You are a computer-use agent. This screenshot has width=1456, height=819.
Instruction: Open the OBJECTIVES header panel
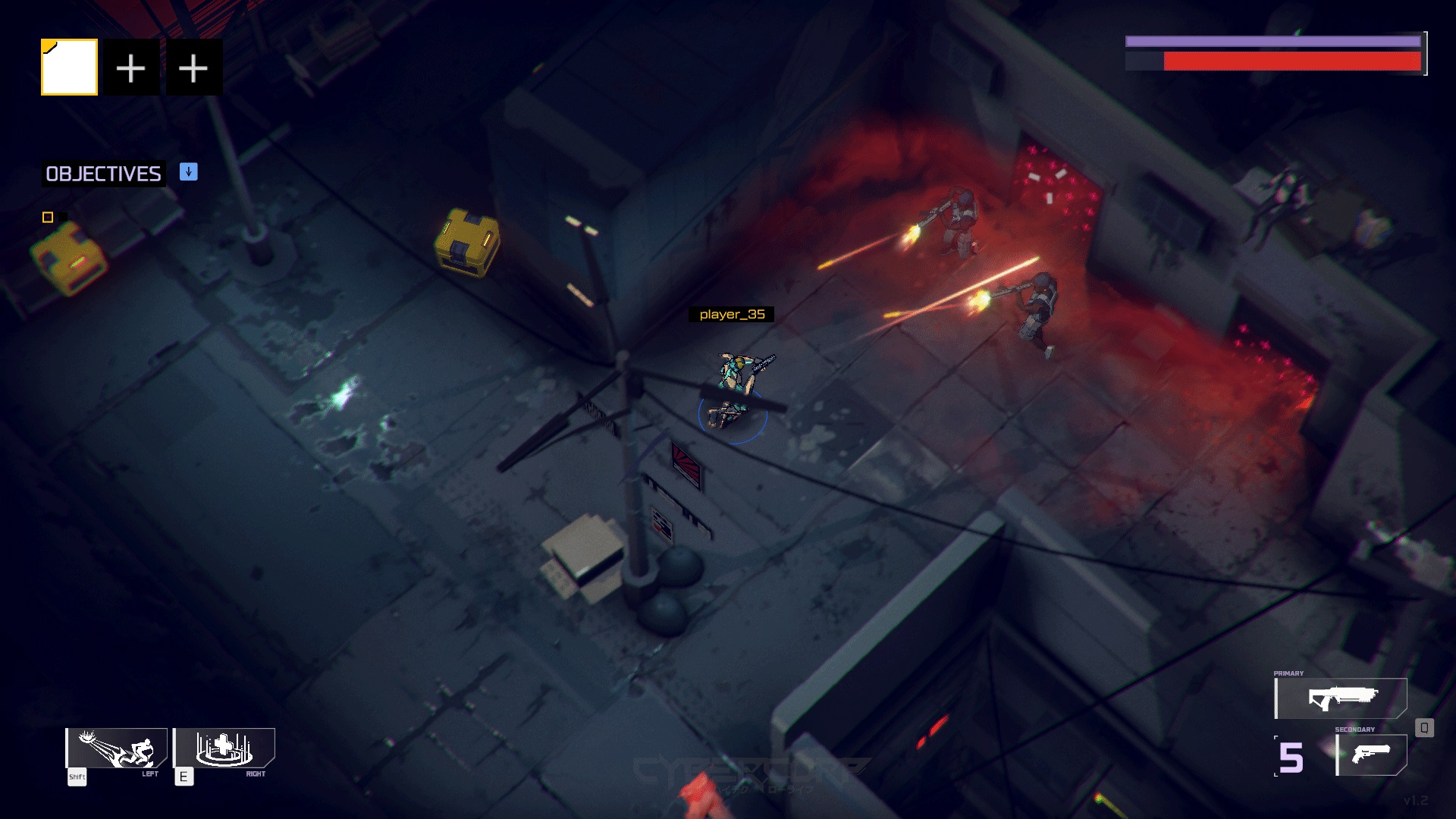[x=102, y=174]
